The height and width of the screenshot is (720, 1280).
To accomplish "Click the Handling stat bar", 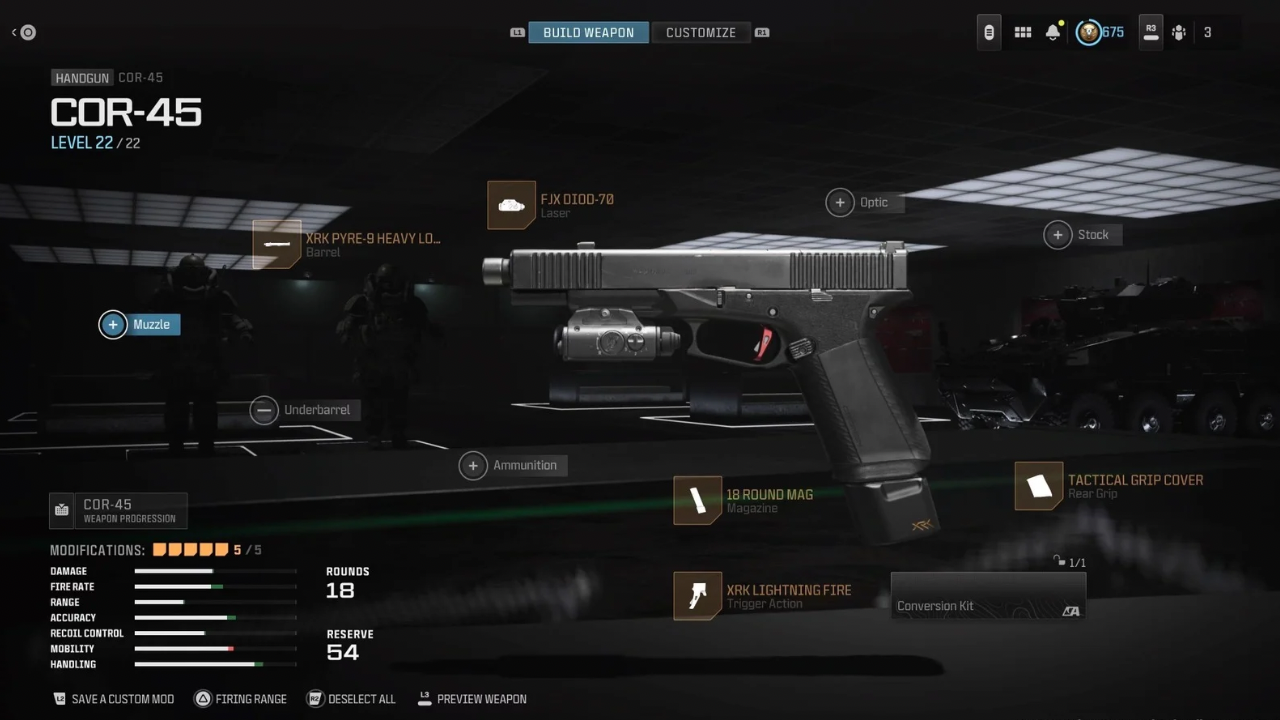I will [200, 664].
